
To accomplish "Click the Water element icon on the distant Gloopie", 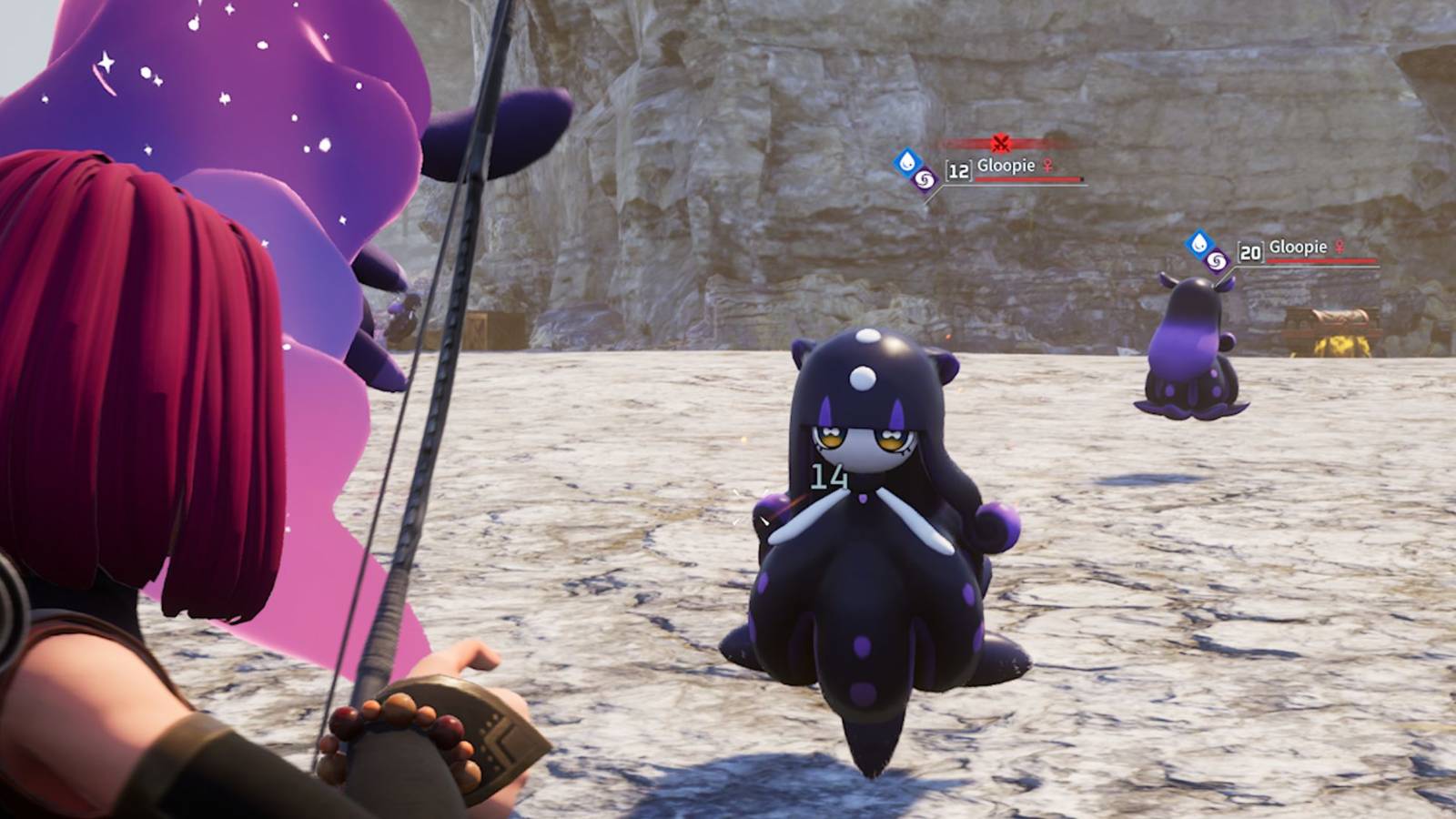I will [1198, 244].
